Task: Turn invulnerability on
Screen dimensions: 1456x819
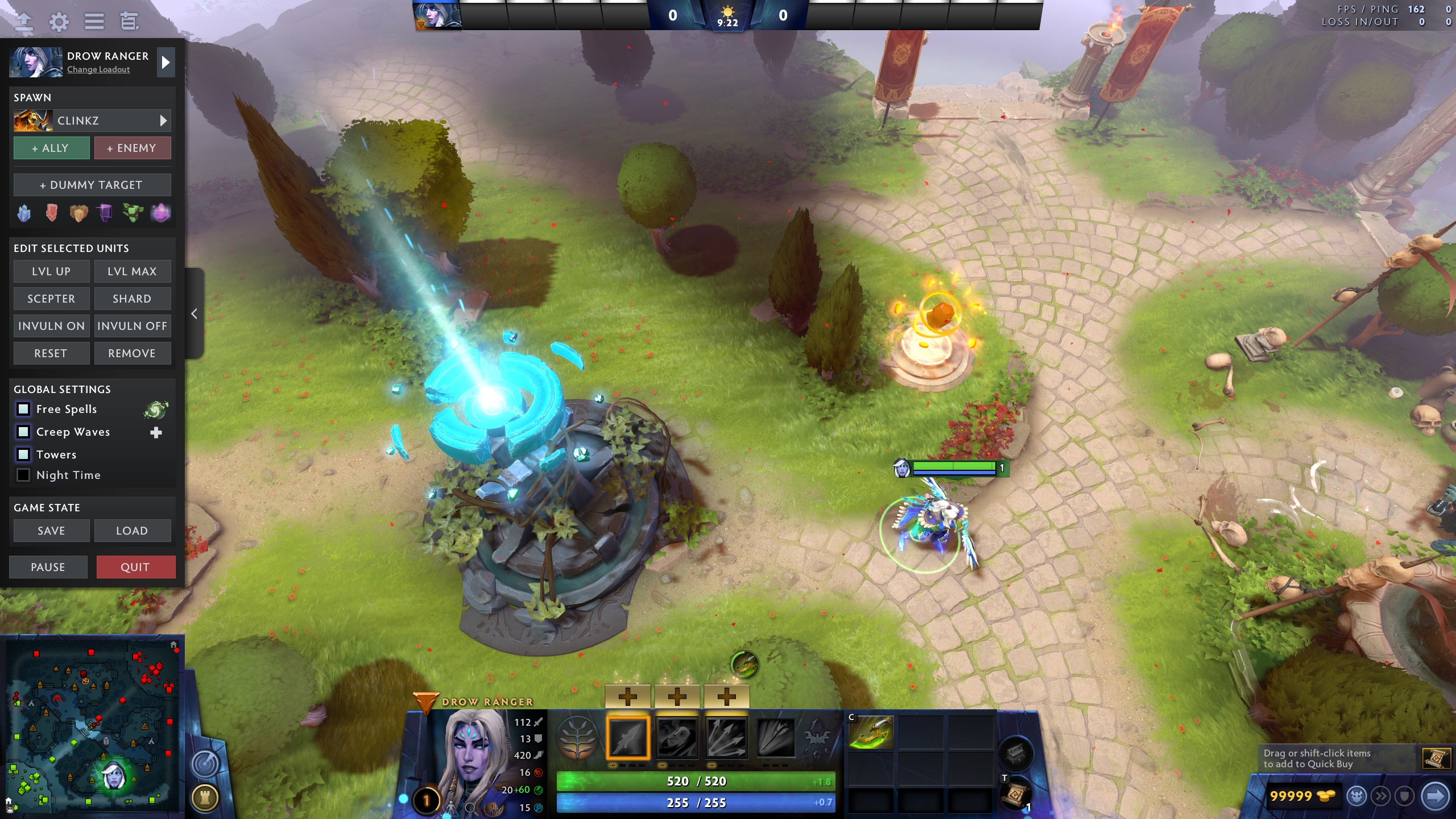Action: click(51, 326)
